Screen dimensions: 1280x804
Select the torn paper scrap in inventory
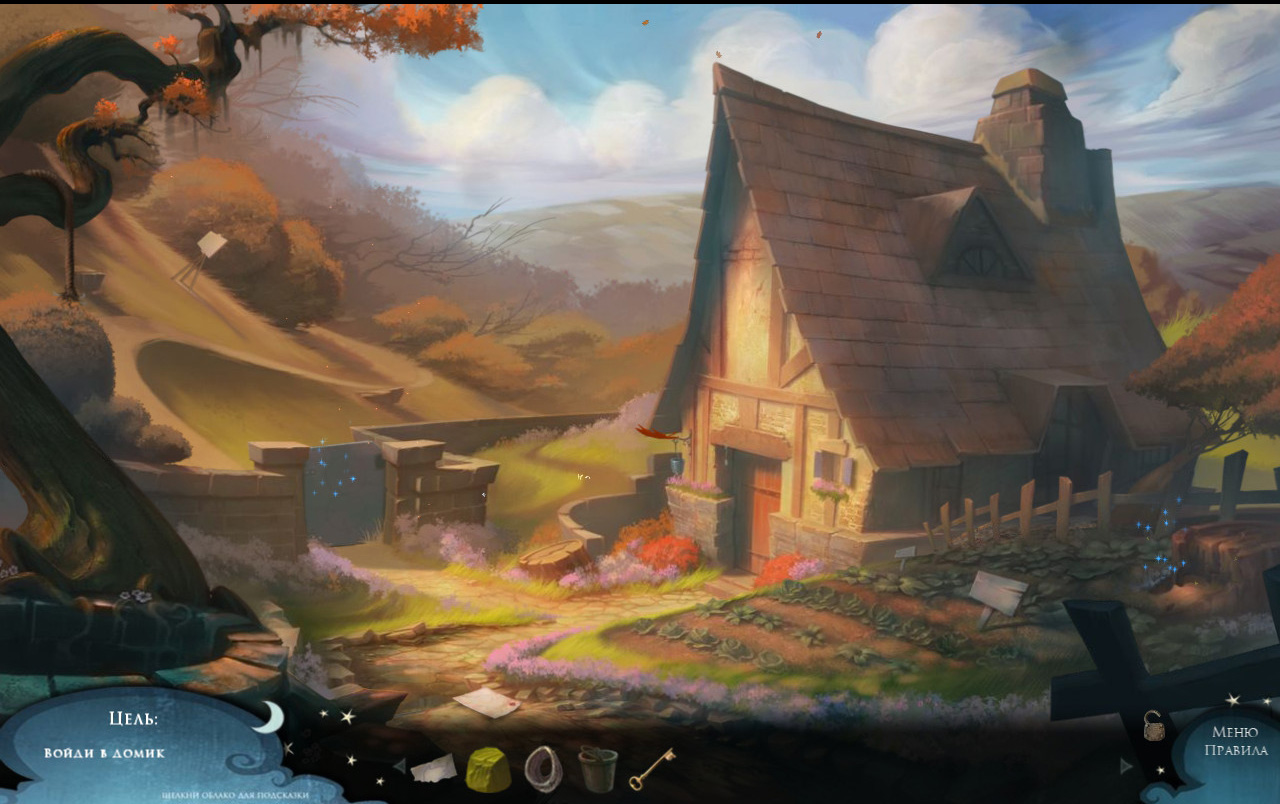click(x=433, y=769)
